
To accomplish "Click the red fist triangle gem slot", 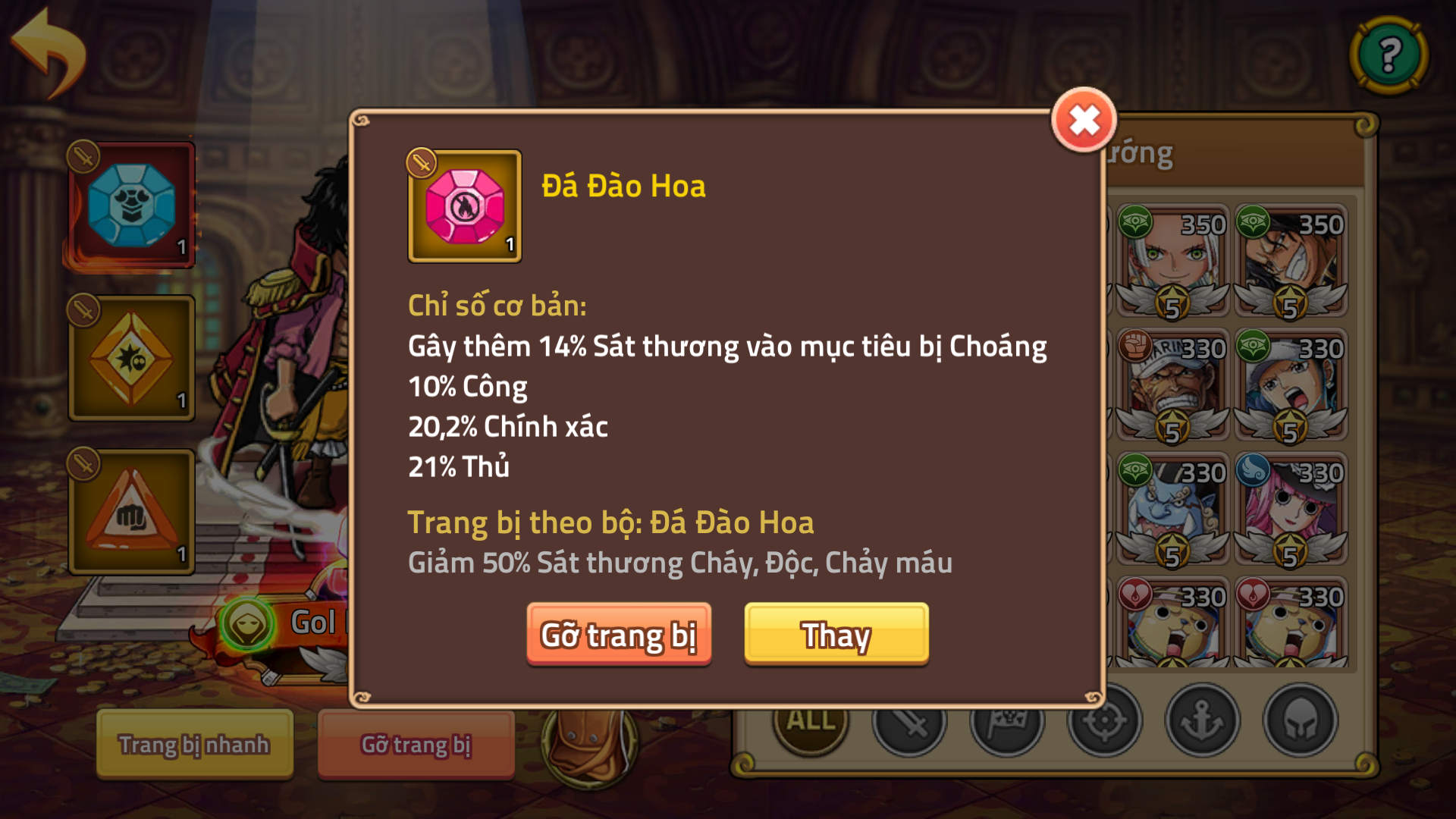I will [130, 510].
